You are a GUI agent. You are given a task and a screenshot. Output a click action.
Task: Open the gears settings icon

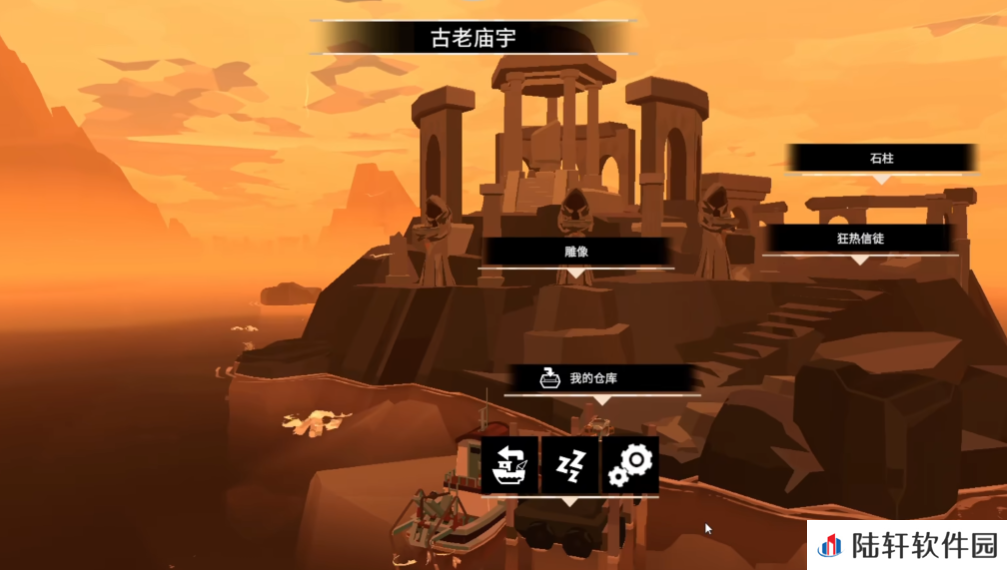click(x=630, y=464)
